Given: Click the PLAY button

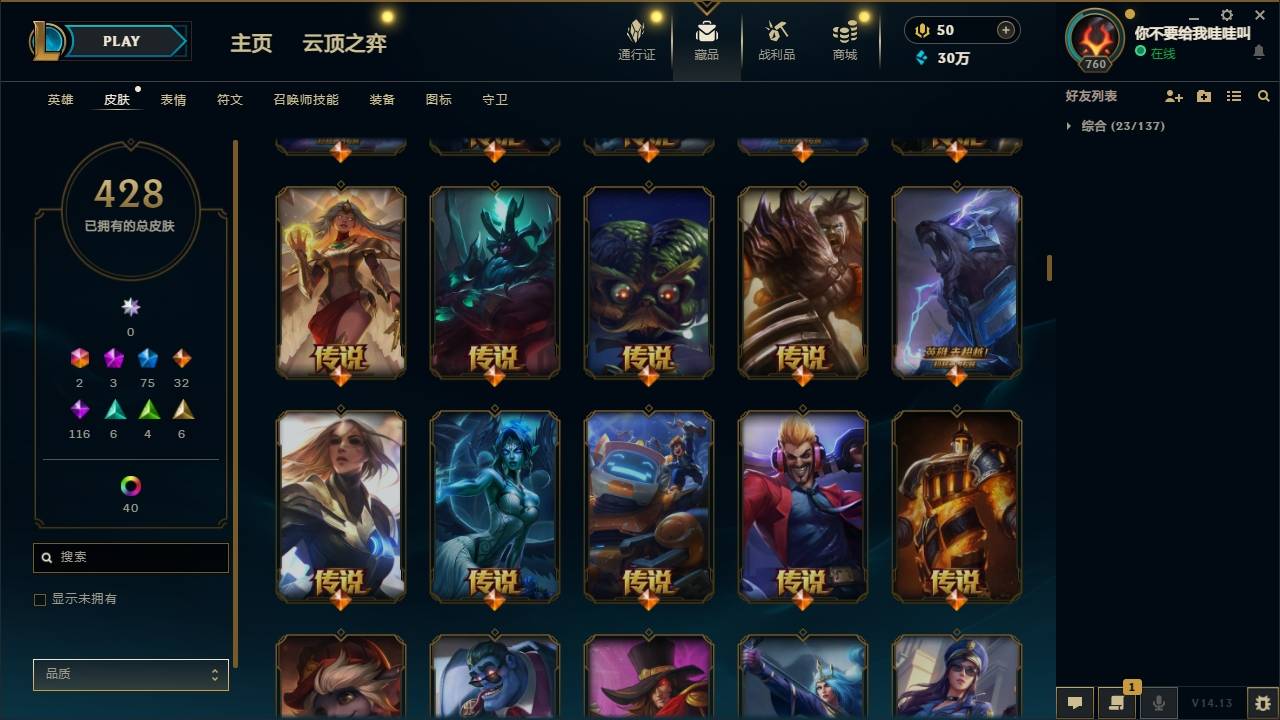Looking at the screenshot, I should point(120,41).
